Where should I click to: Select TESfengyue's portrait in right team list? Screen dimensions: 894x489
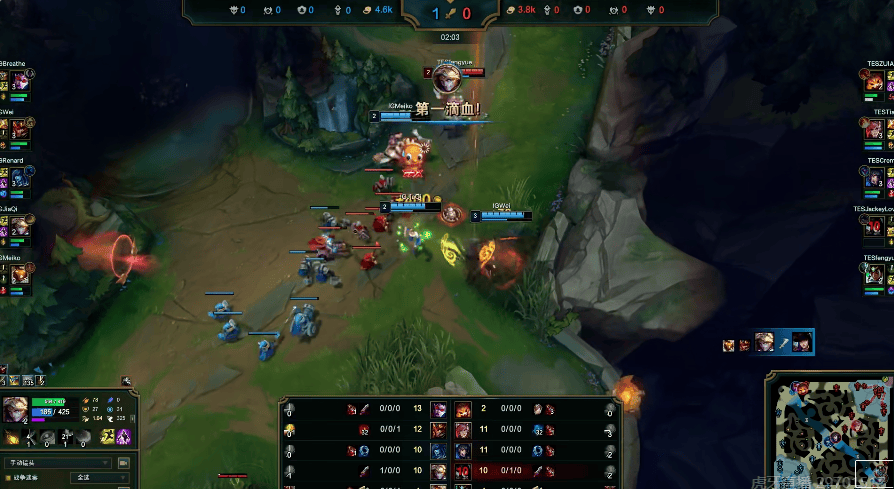pyautogui.click(x=875, y=274)
